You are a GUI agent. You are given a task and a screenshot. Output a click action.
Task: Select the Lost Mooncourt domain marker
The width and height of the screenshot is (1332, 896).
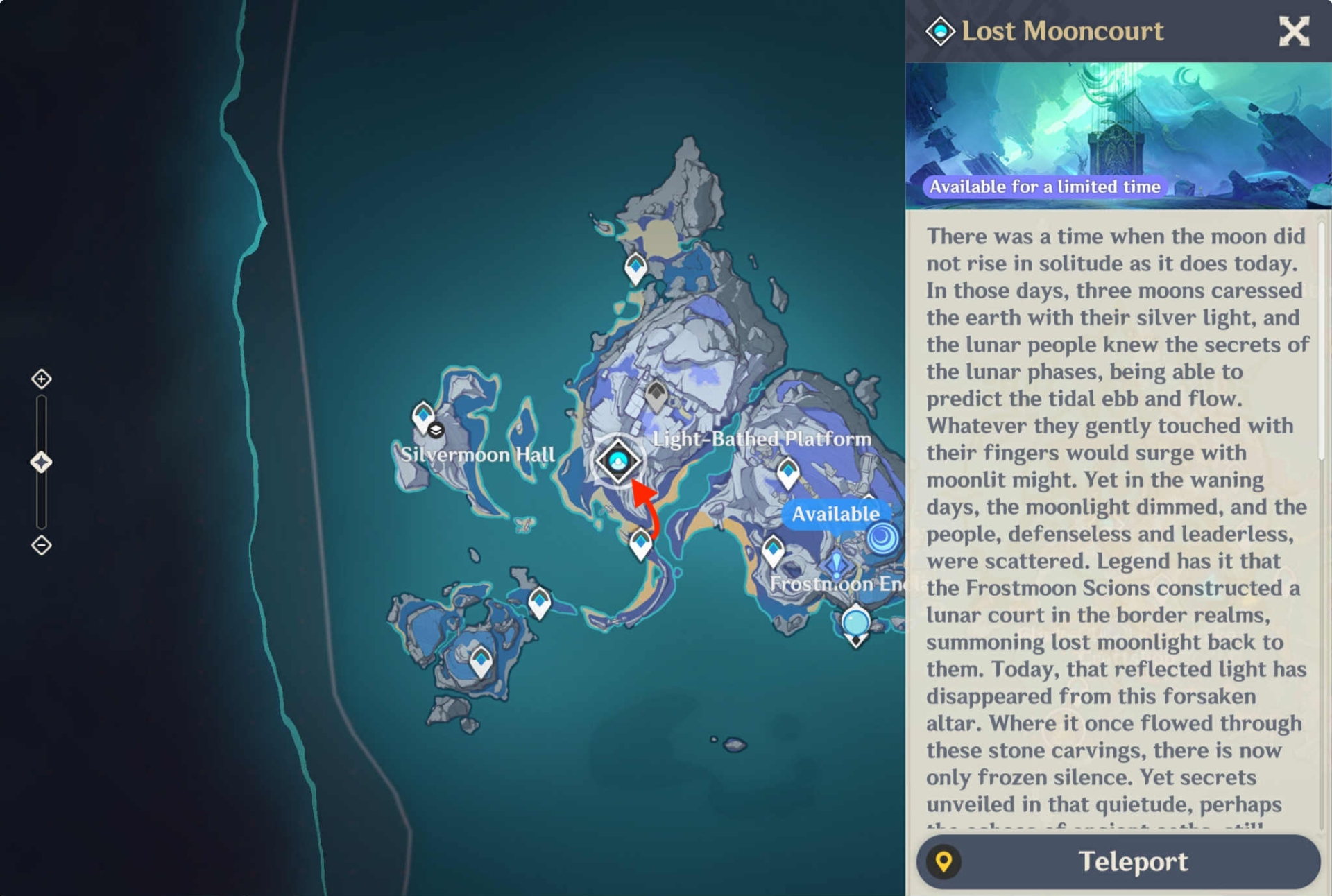(x=617, y=461)
